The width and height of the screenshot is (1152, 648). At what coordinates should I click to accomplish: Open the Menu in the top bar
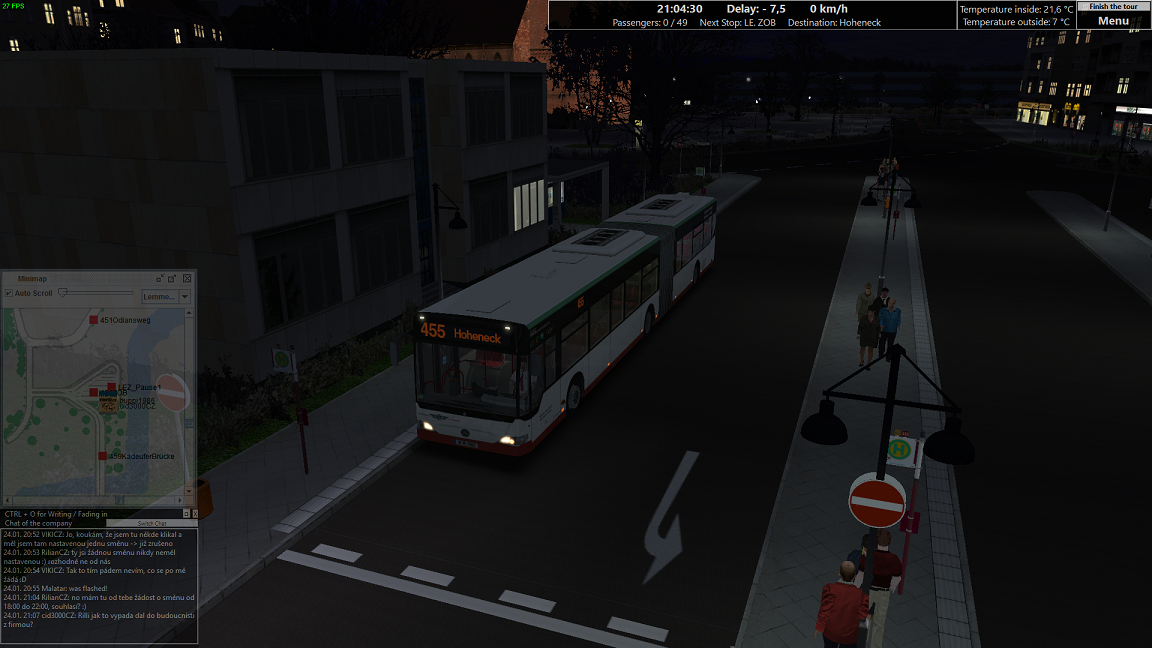[x=1113, y=21]
